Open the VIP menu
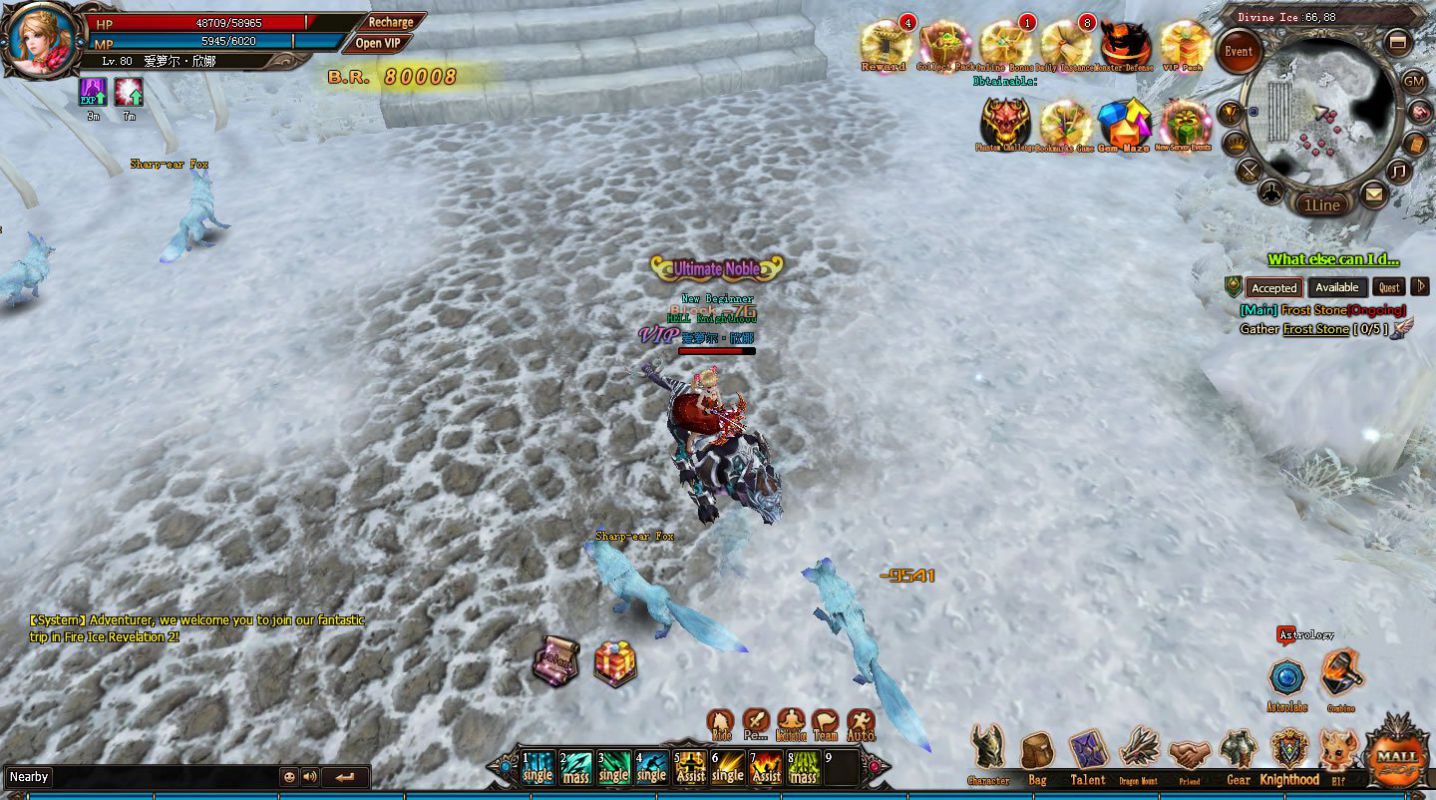Image resolution: width=1436 pixels, height=800 pixels. [377, 43]
